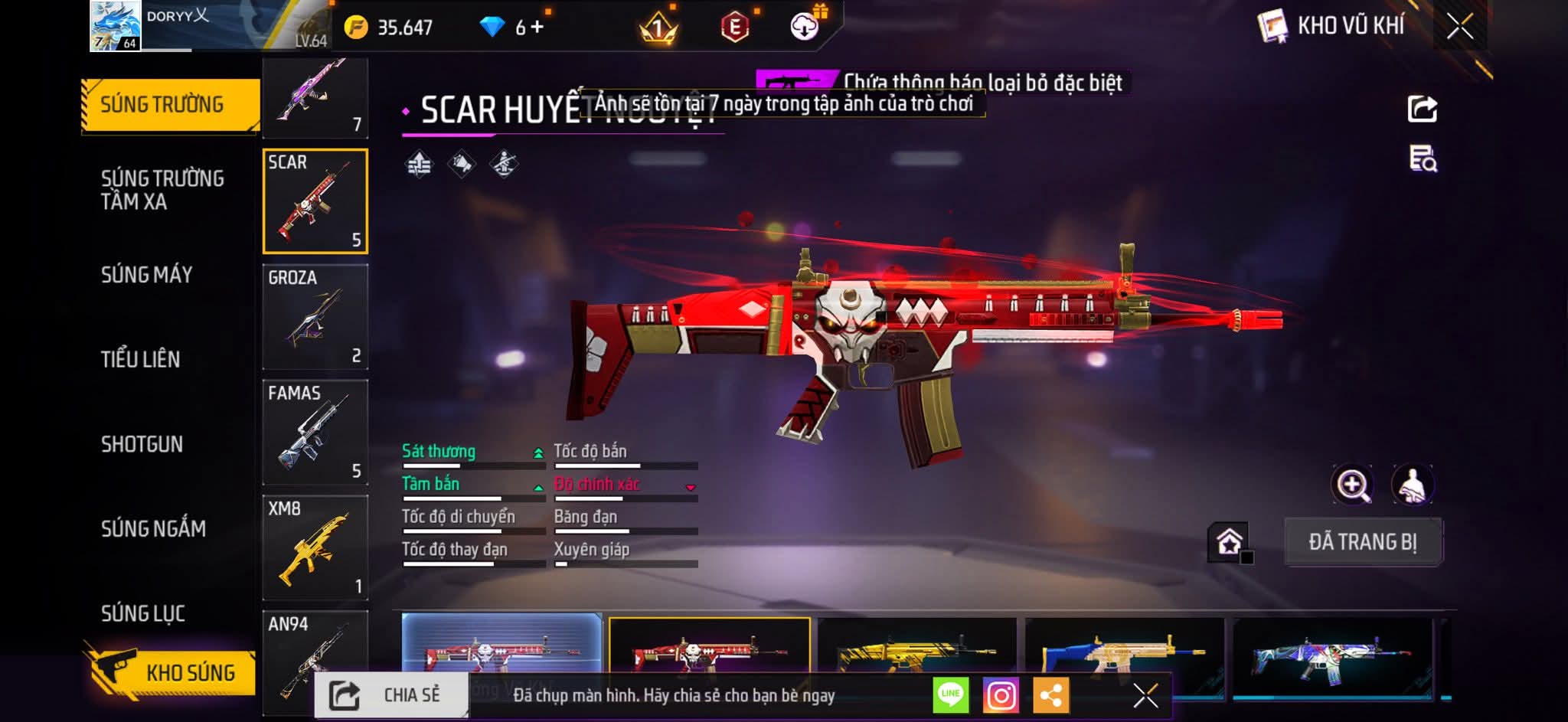The width and height of the screenshot is (1568, 722).
Task: Close the Kho Vũ Khí screen
Action: point(1459,27)
